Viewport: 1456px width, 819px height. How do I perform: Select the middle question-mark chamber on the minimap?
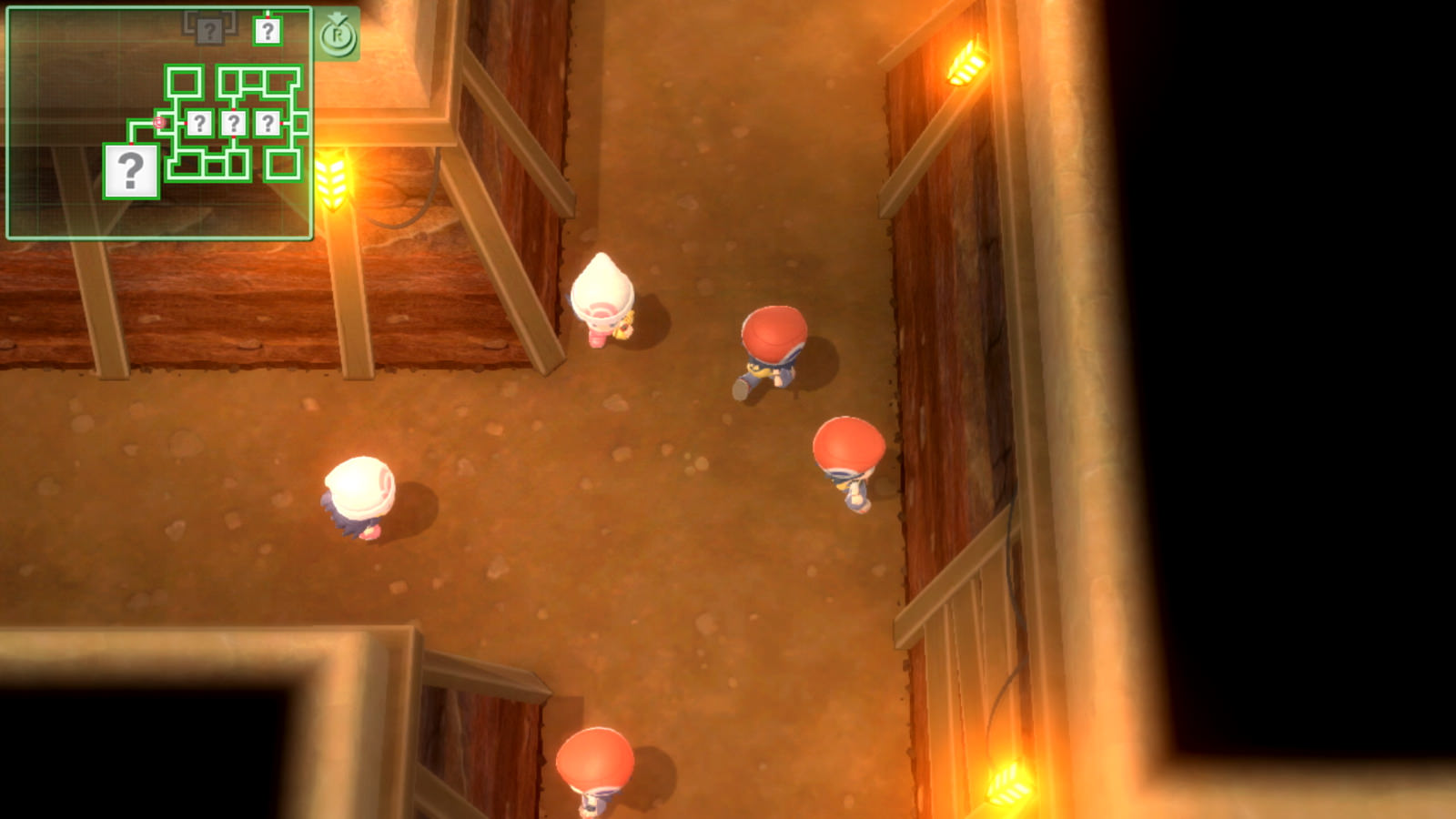pyautogui.click(x=233, y=121)
